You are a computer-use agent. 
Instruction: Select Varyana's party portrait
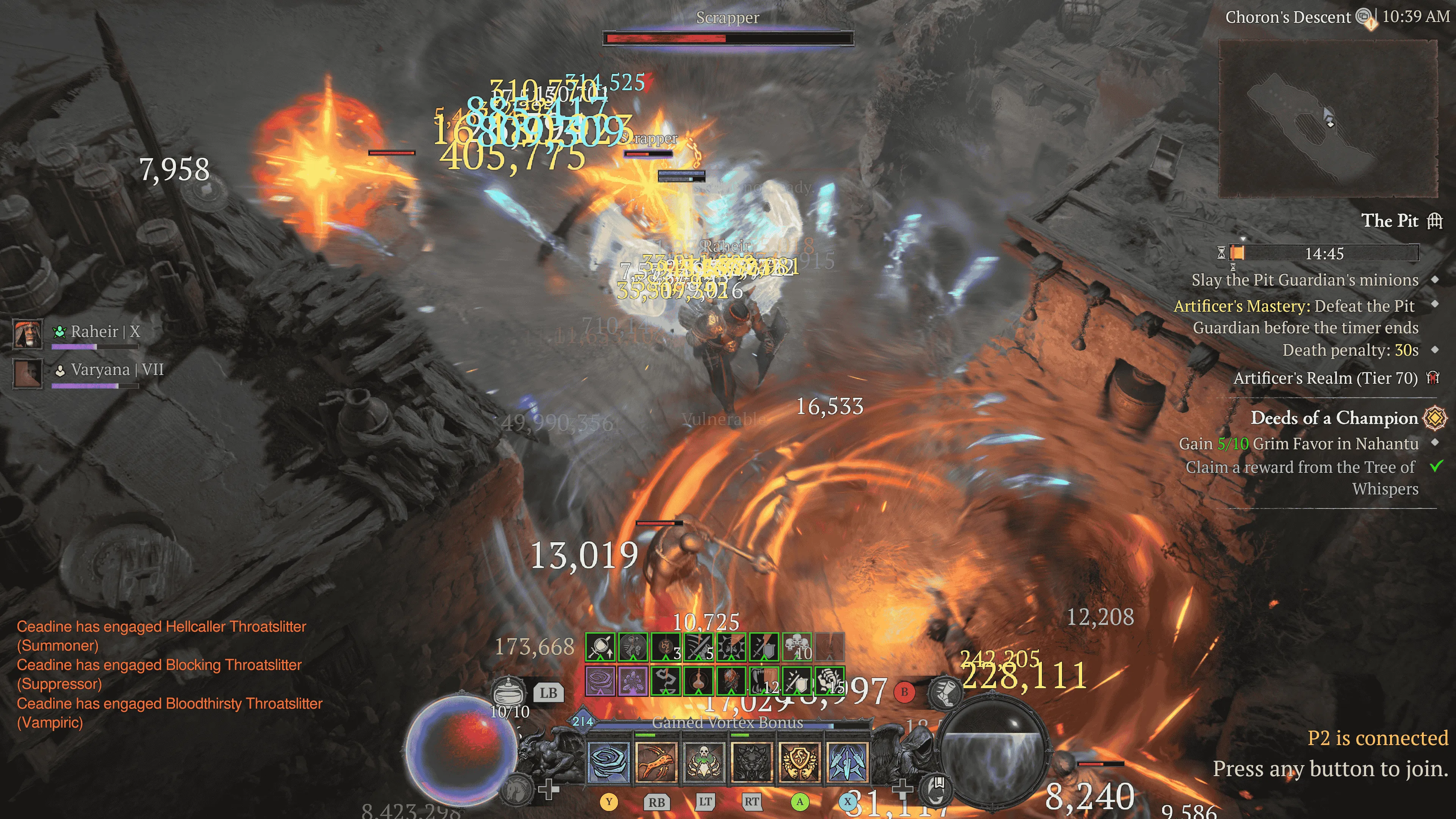[x=28, y=372]
